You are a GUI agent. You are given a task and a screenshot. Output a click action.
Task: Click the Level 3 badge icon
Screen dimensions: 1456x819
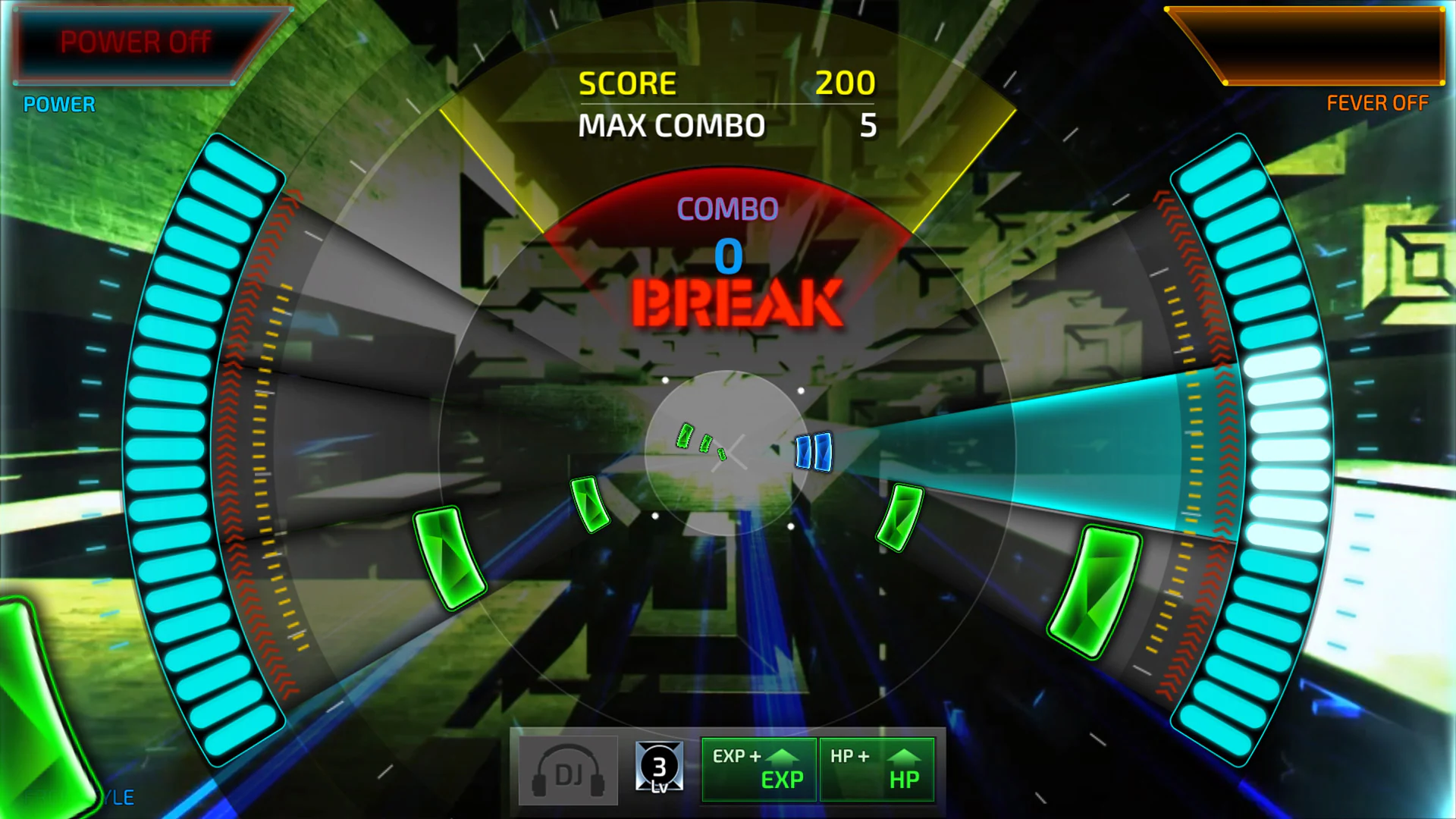[x=659, y=768]
